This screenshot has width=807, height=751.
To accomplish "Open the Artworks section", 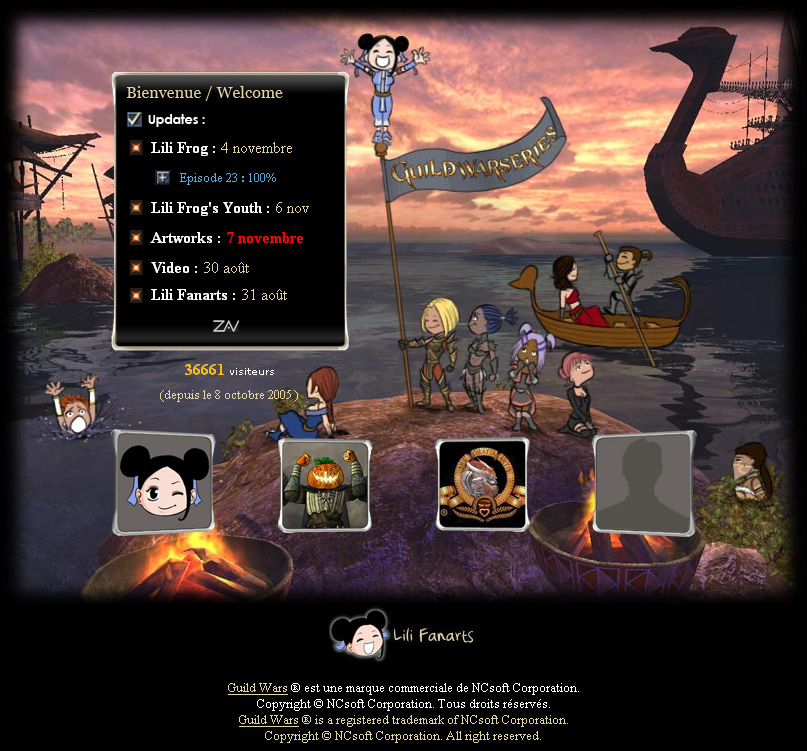I will (x=185, y=238).
